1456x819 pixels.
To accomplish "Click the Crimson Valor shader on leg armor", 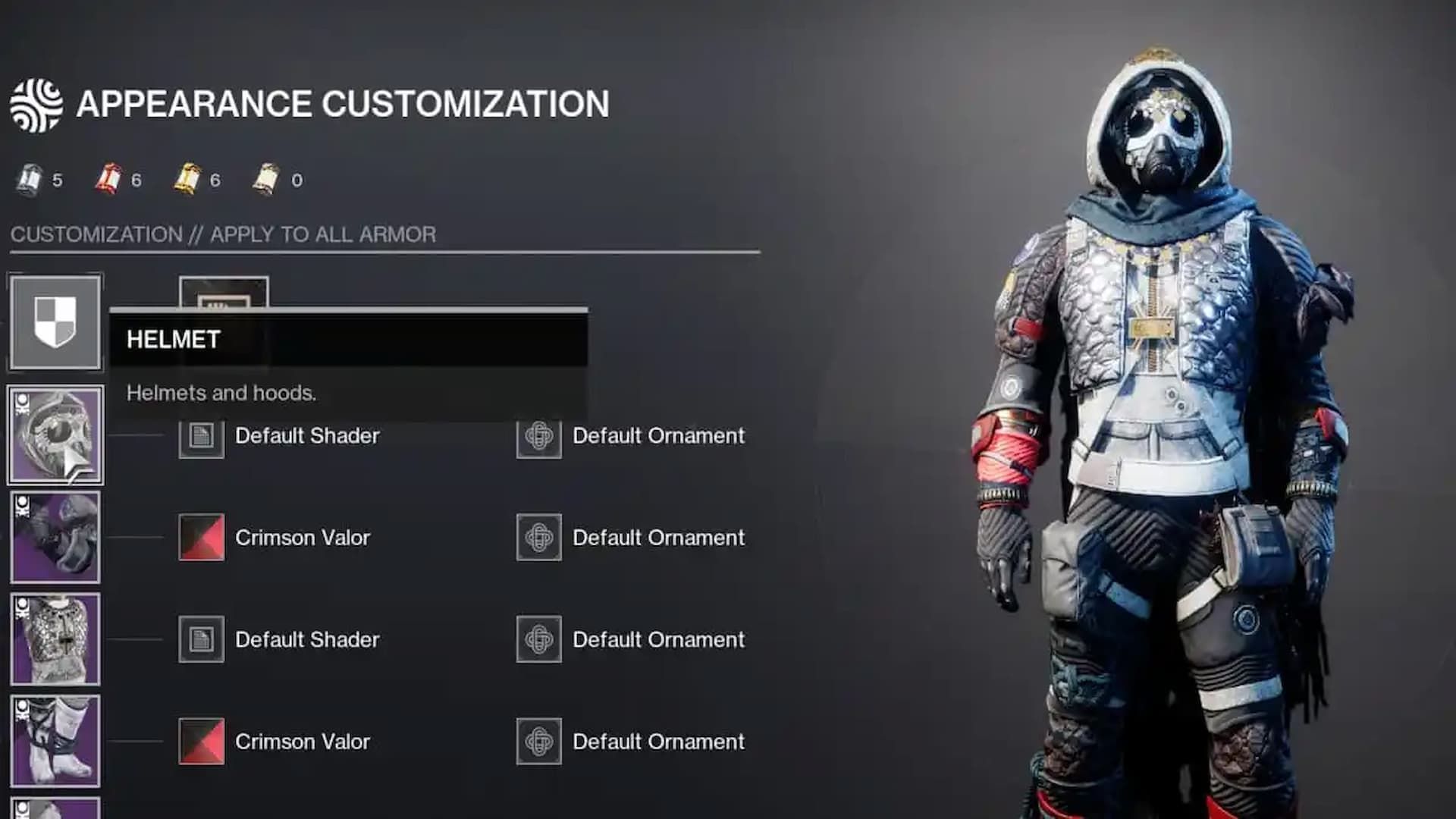I will 201,742.
